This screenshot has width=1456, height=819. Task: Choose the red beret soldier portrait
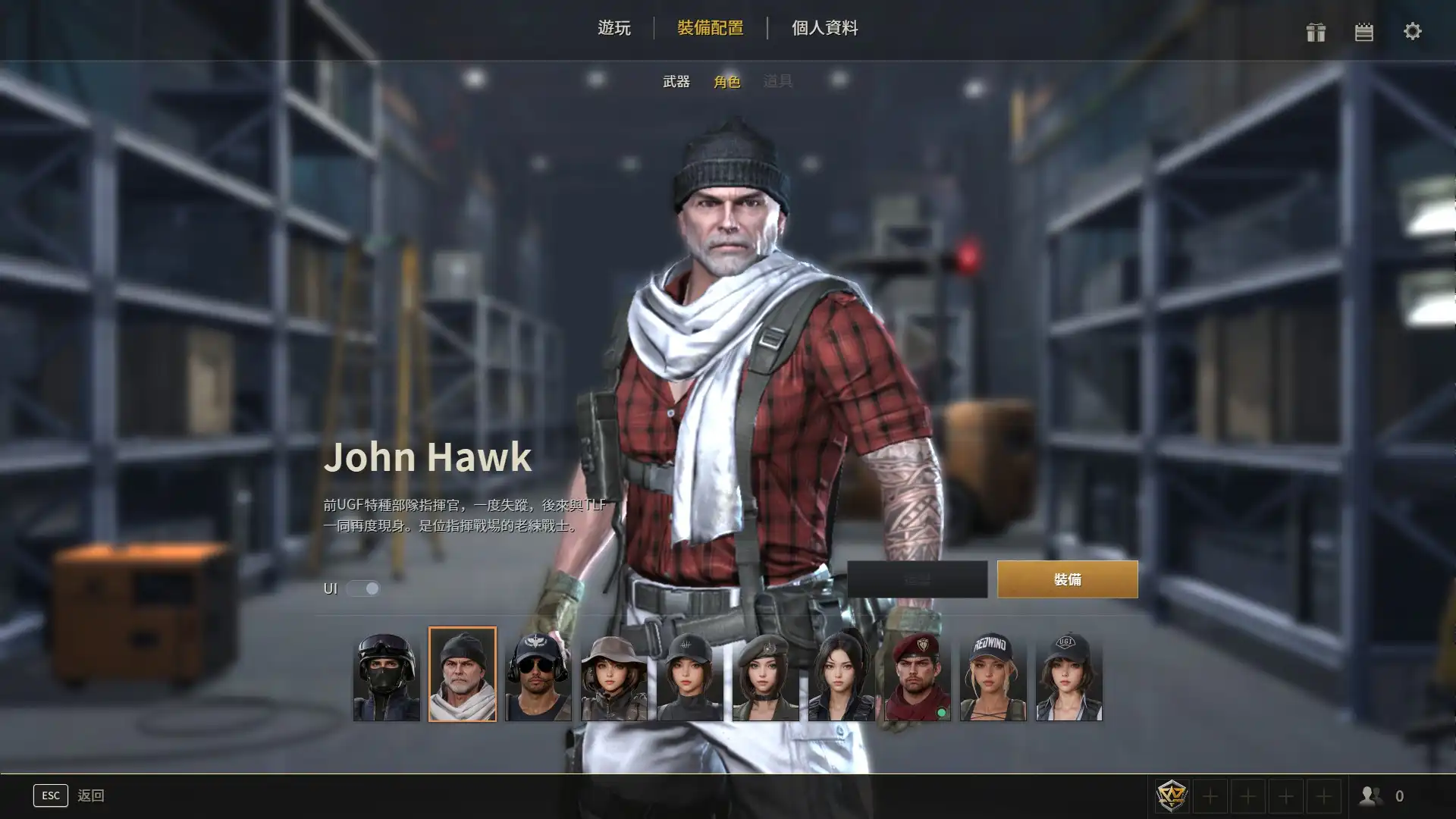918,676
